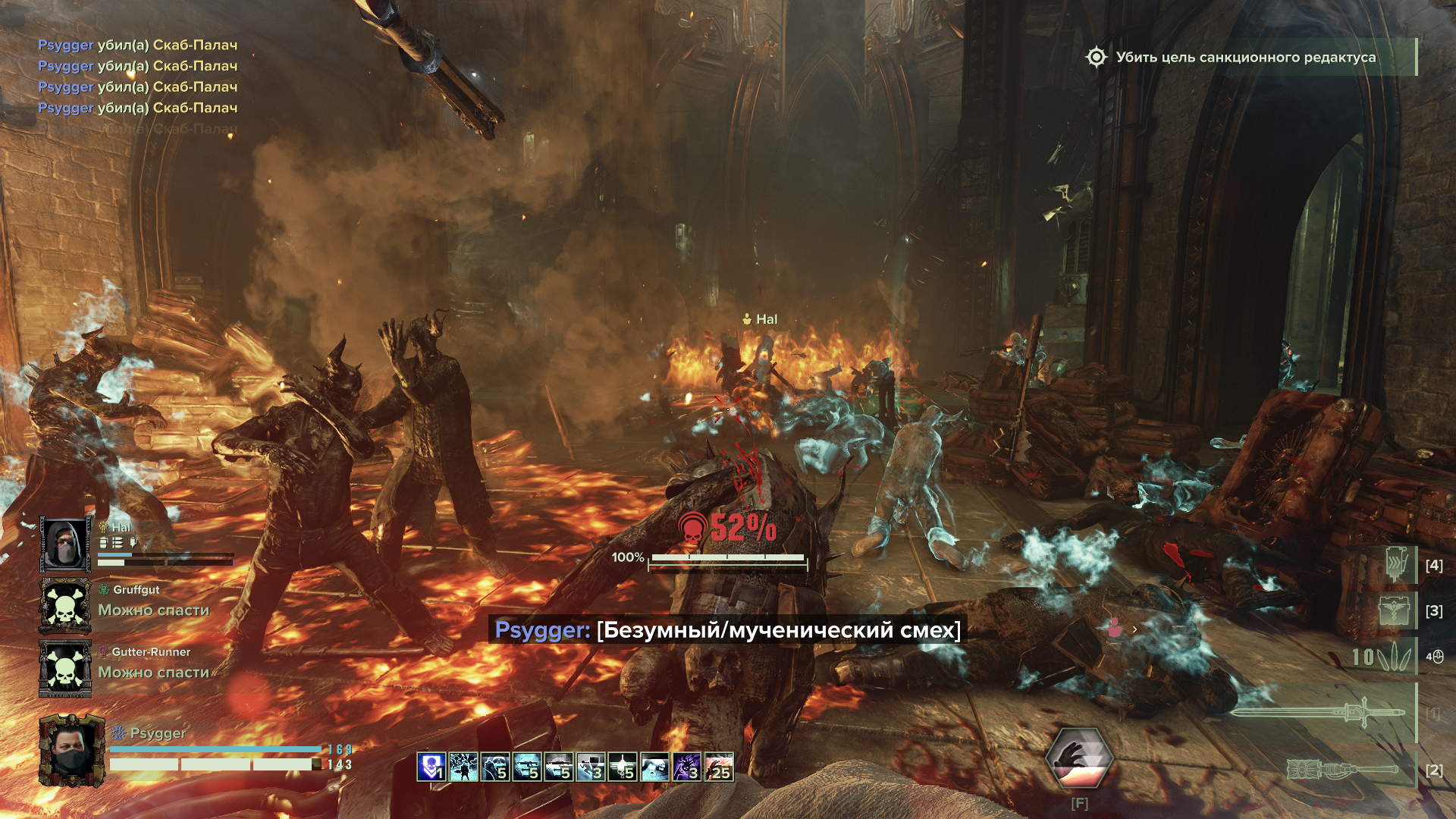Click the purple skull chevron buff icon
1456x819 pixels.
click(x=431, y=767)
